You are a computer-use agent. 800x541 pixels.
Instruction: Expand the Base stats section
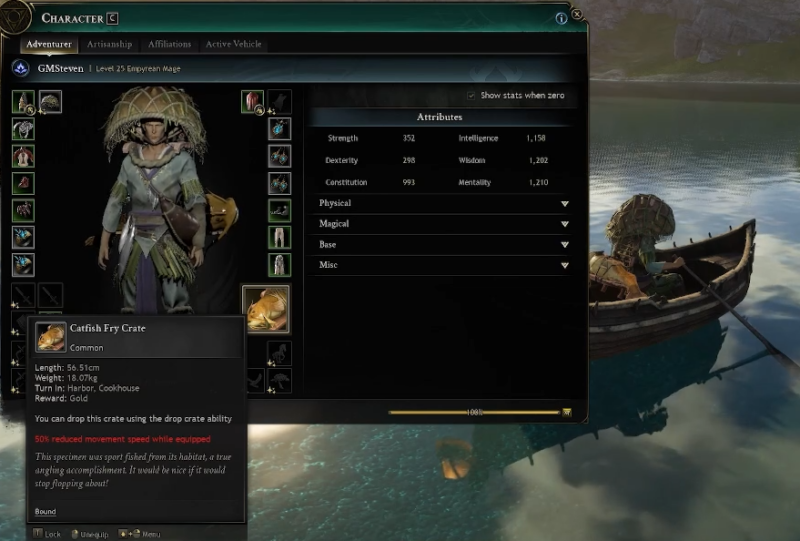coord(564,245)
